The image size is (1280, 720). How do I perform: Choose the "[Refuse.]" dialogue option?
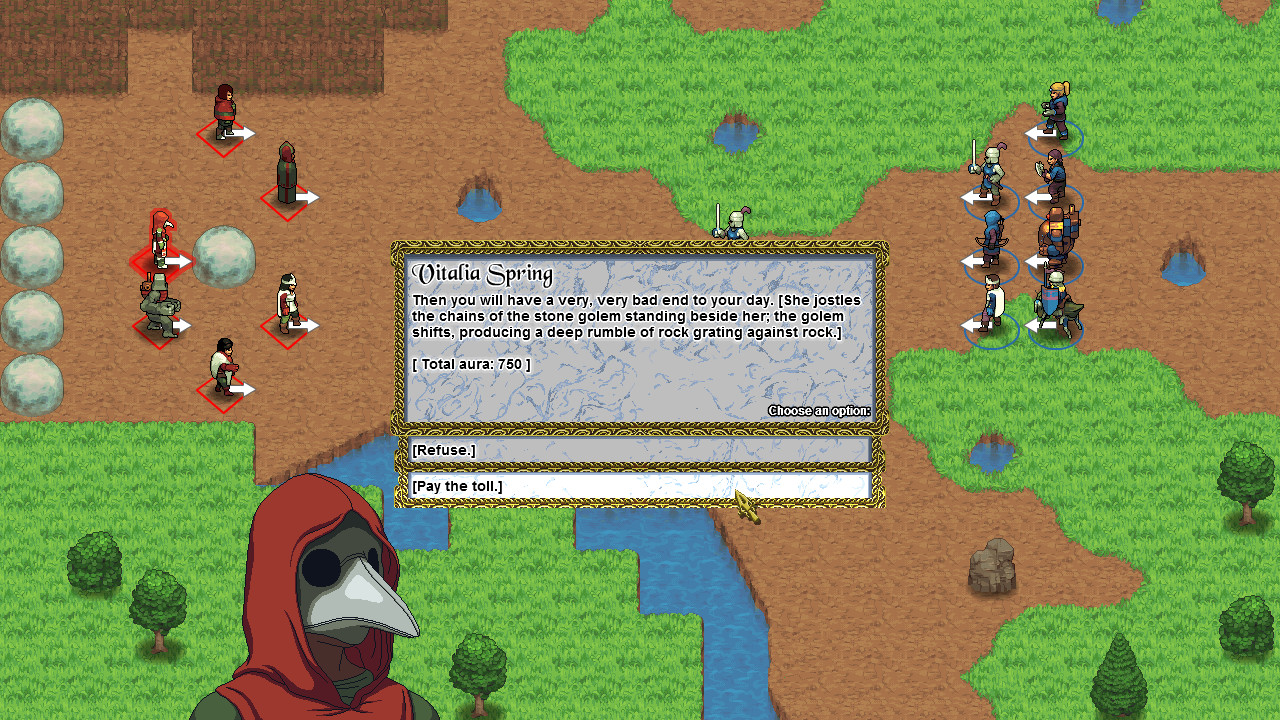640,449
